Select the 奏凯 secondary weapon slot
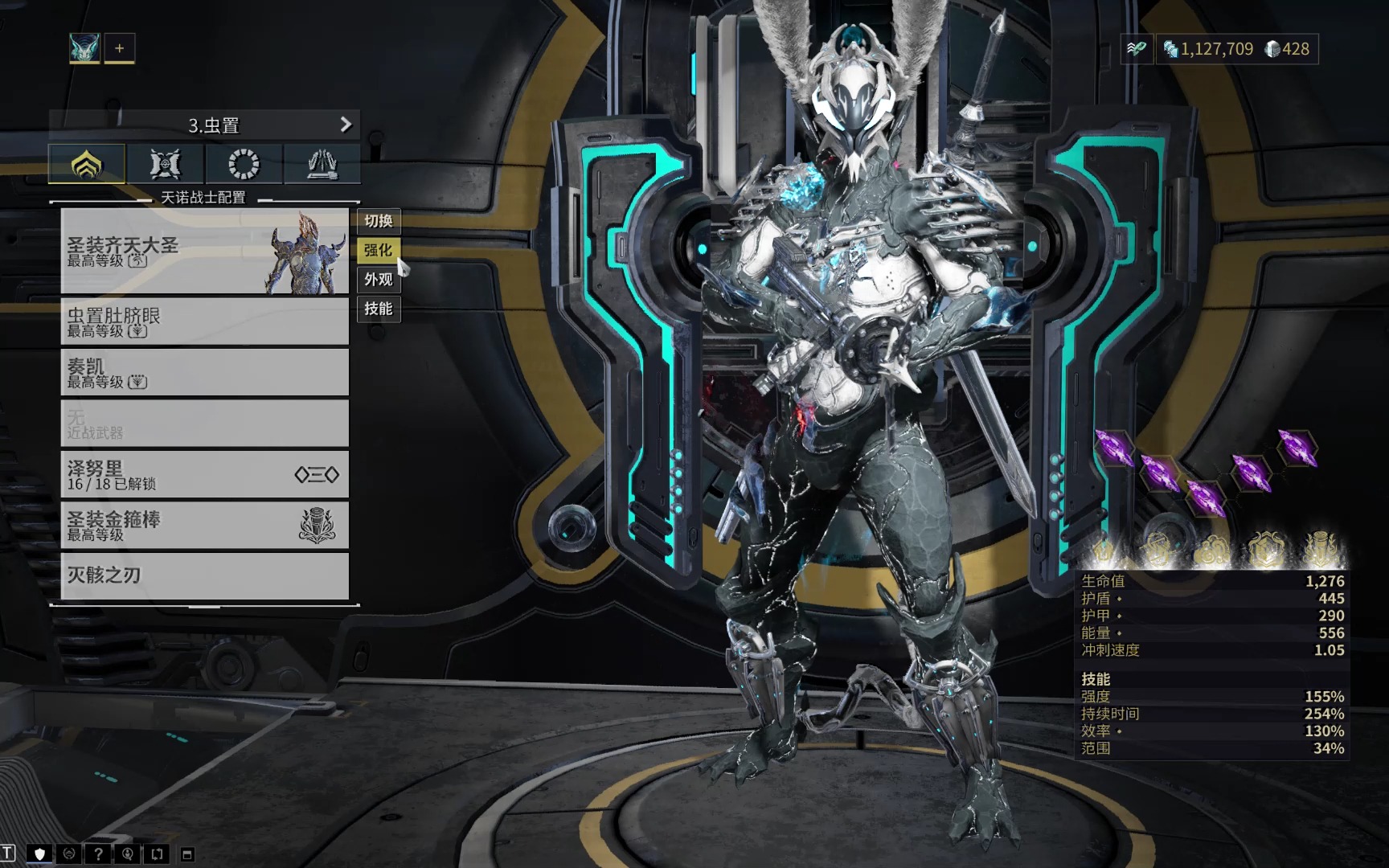 click(x=205, y=372)
